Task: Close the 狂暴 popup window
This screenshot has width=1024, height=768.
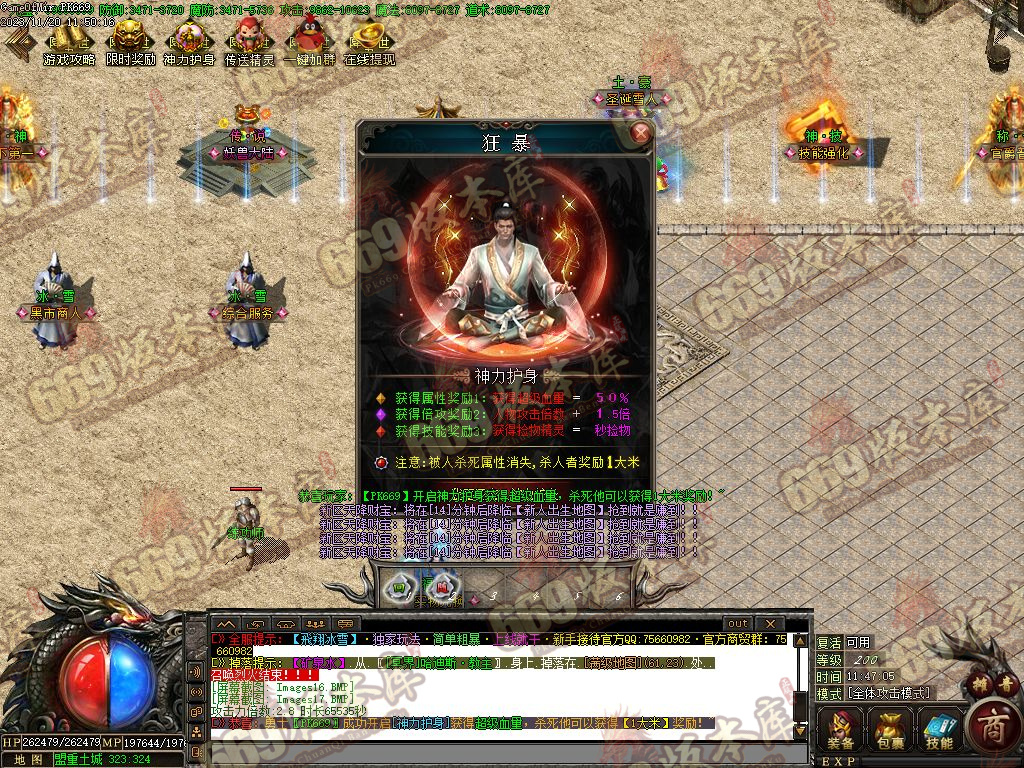Action: point(641,133)
